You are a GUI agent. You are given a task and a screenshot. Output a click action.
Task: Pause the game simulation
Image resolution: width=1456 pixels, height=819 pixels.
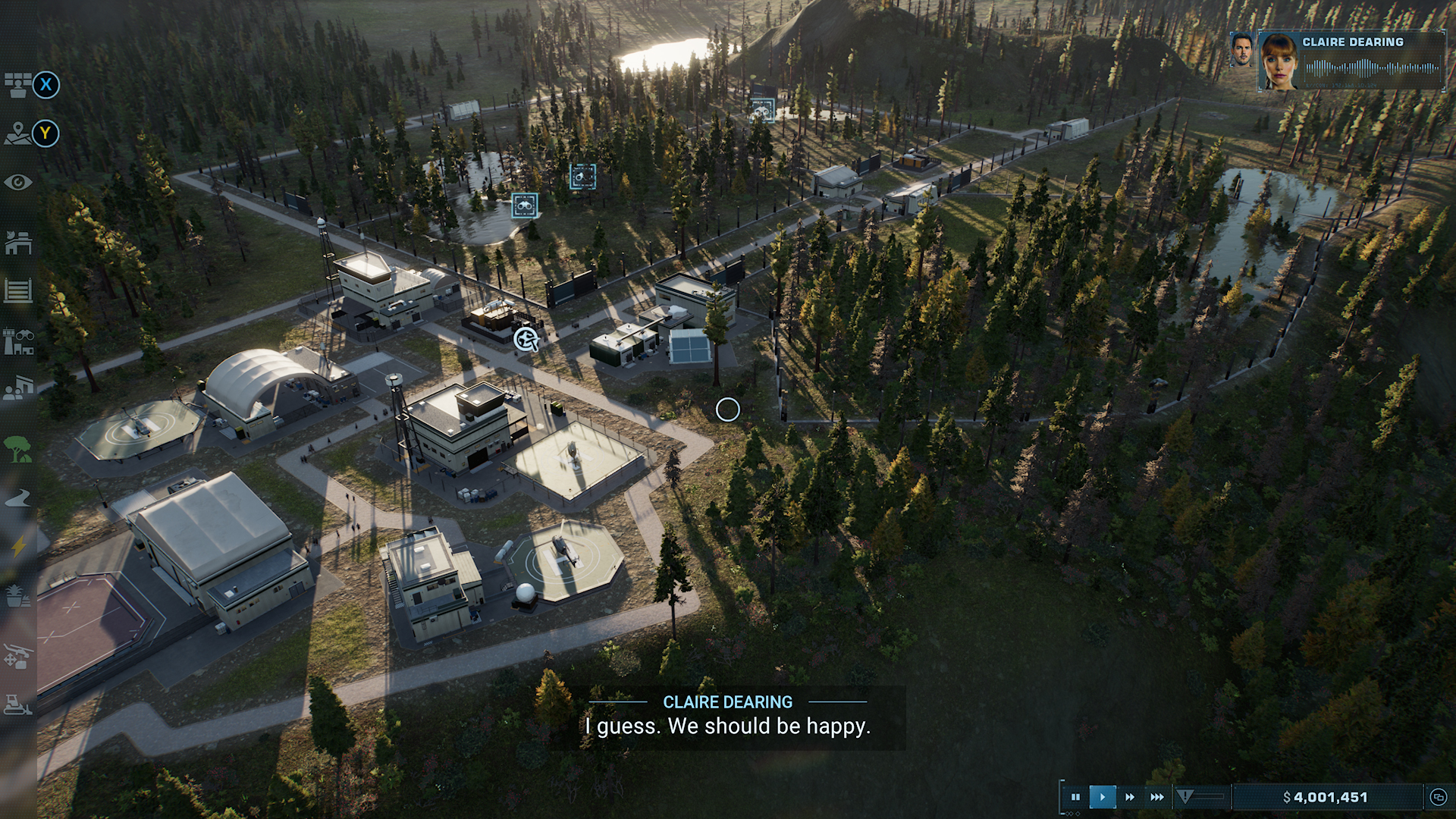[x=1075, y=797]
